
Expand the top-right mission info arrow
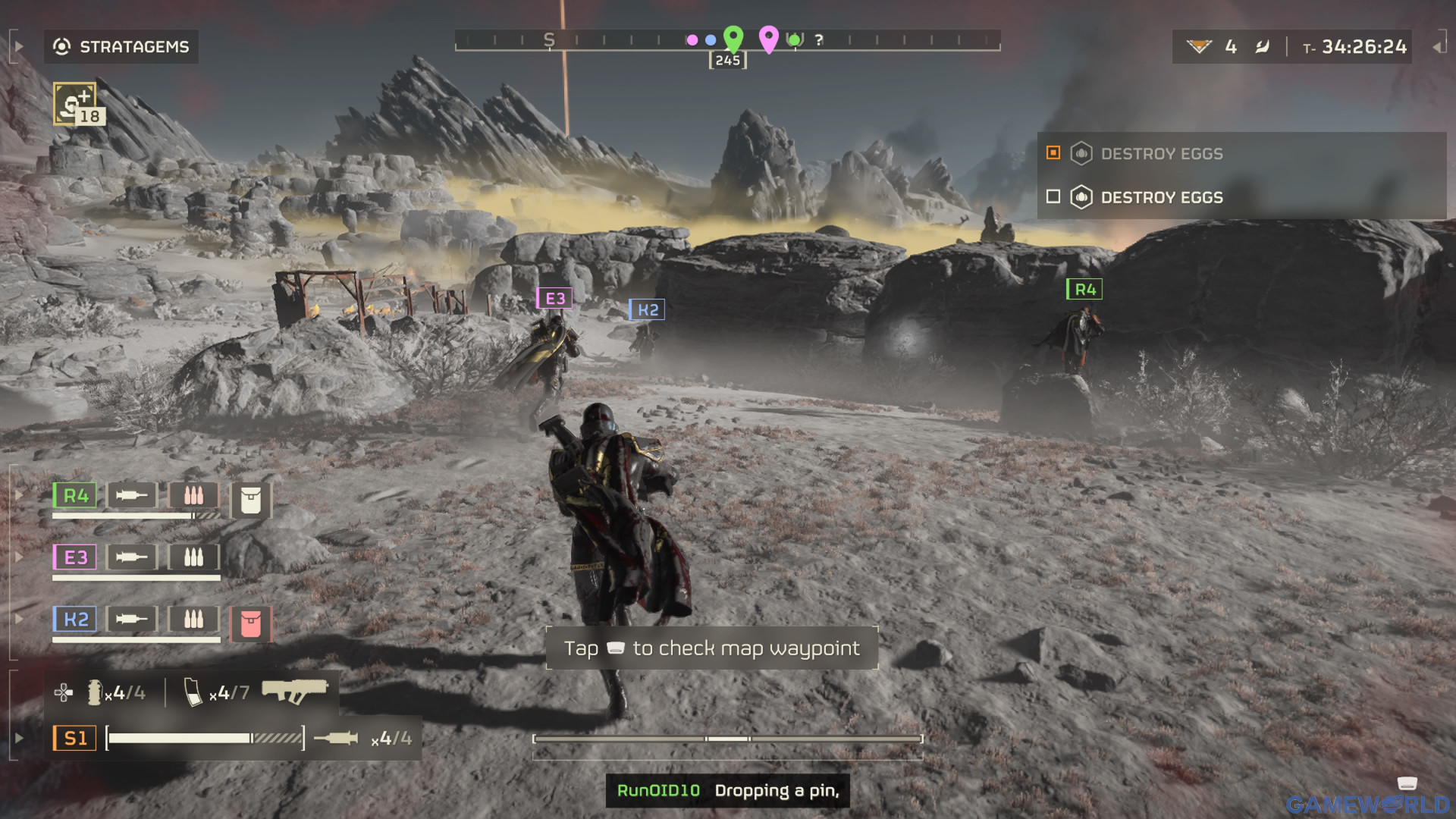click(1436, 47)
